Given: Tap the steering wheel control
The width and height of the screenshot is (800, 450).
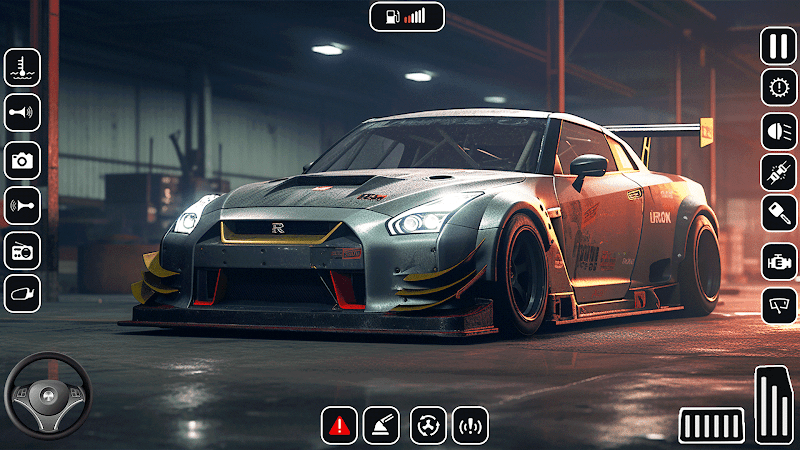Looking at the screenshot, I should coord(43,393).
